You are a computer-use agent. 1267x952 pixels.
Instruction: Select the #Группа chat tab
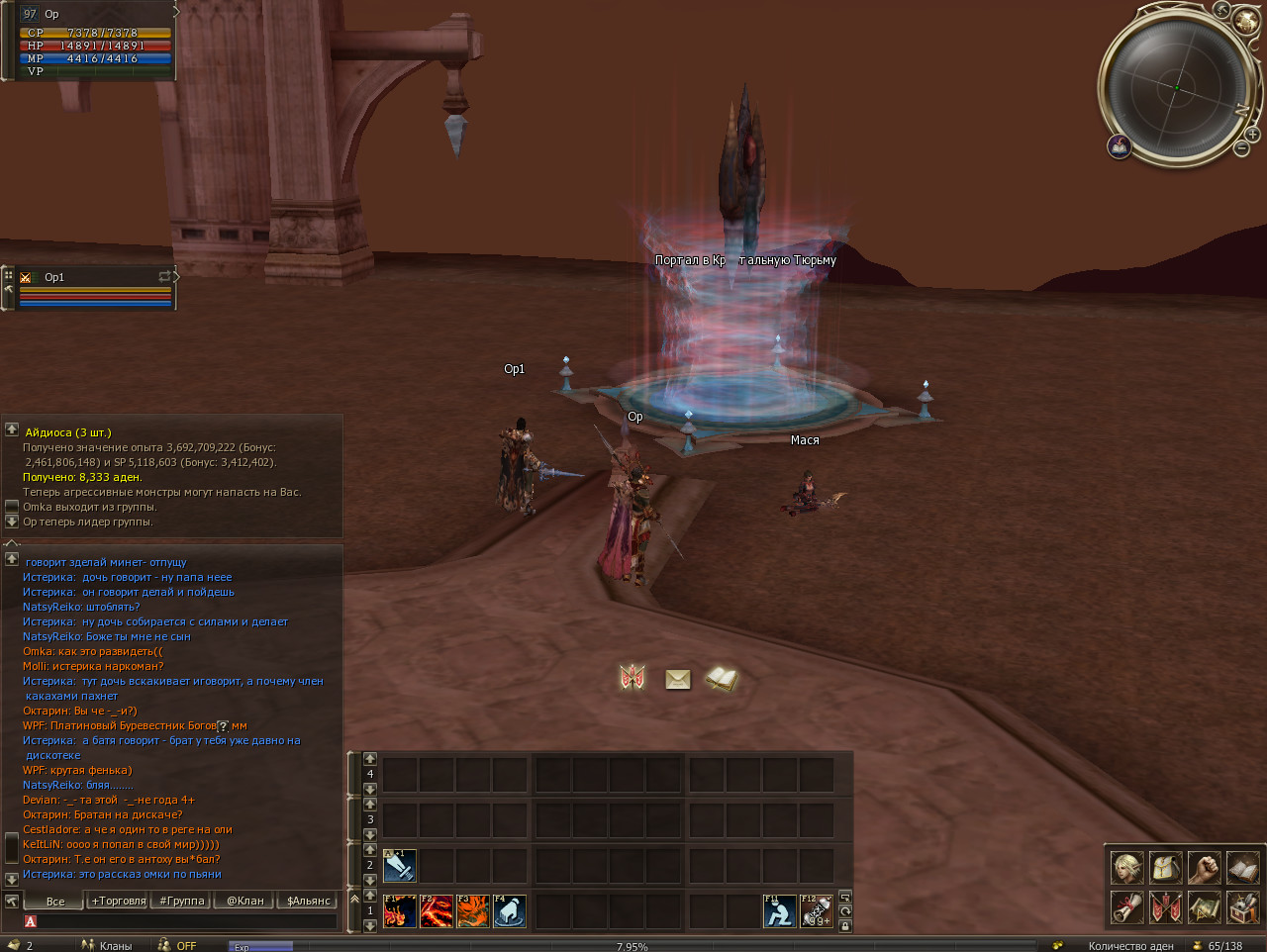(181, 901)
